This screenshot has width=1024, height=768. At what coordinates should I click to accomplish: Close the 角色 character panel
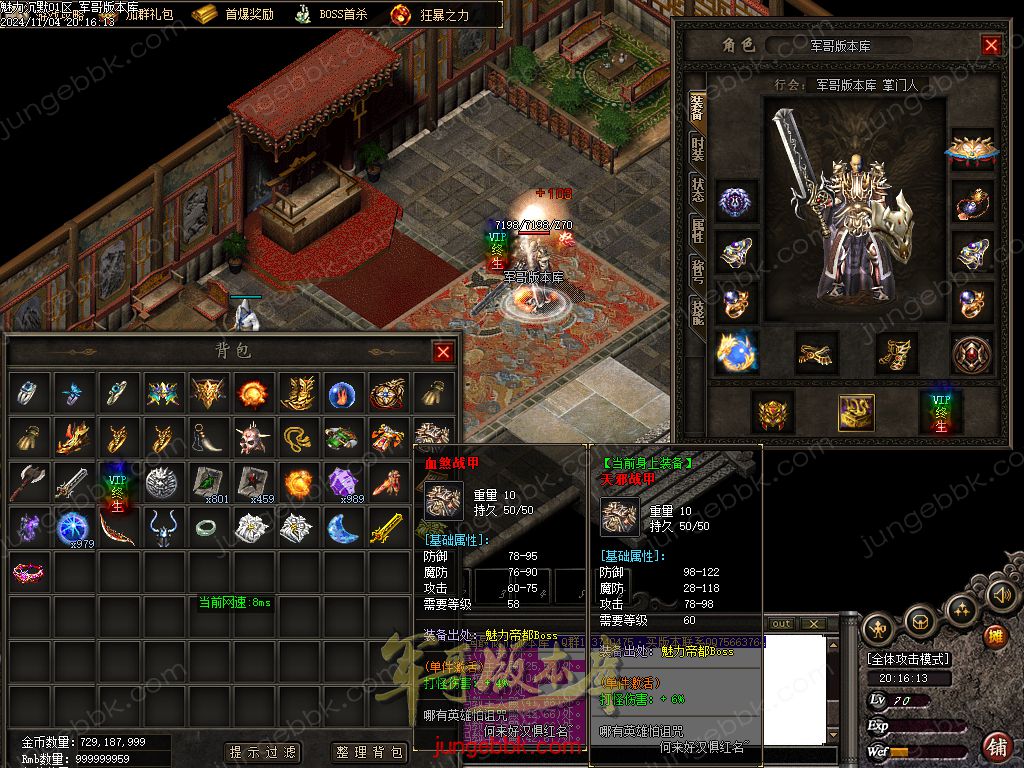(x=991, y=45)
